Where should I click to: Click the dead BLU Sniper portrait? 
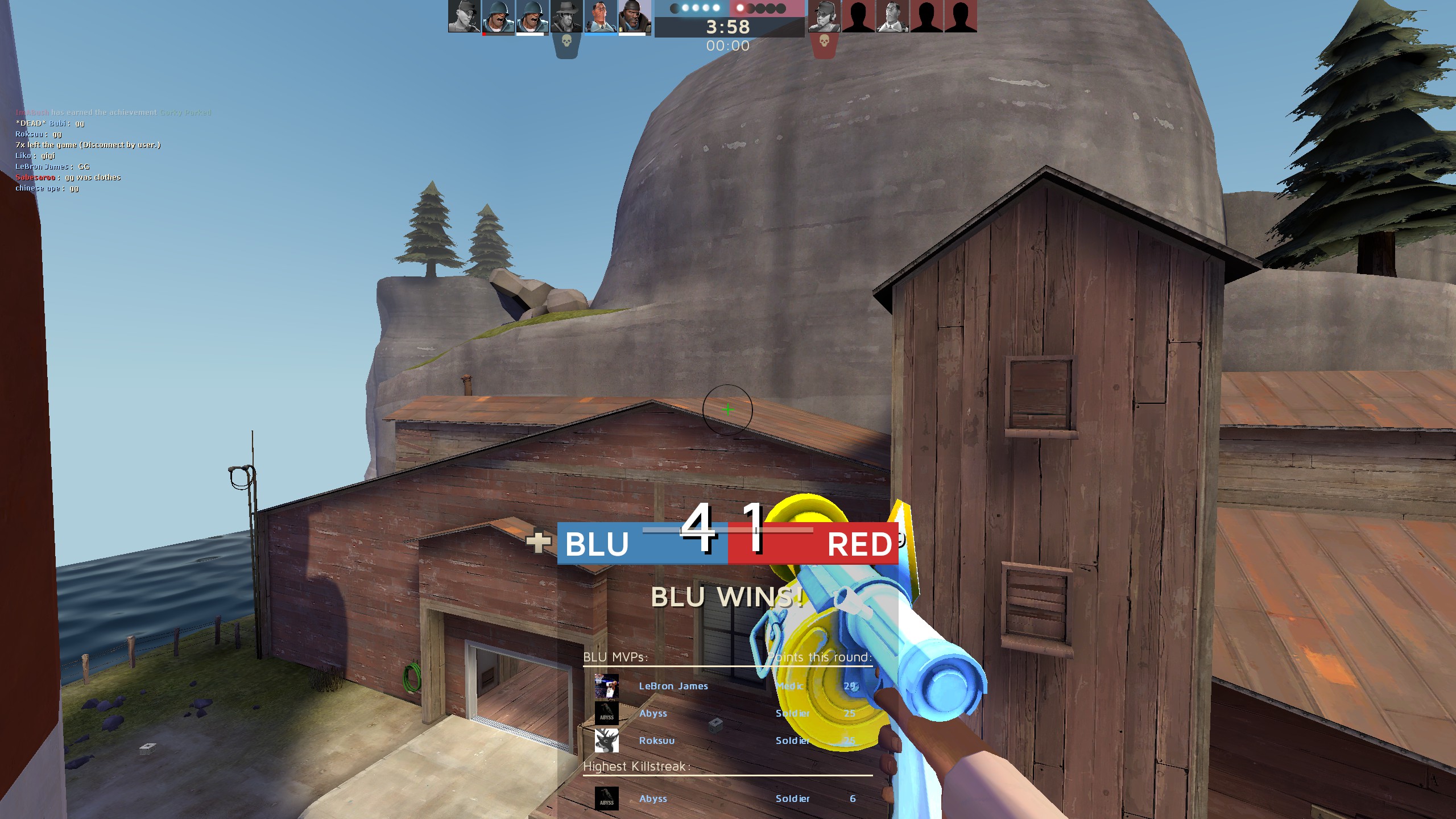[566, 16]
